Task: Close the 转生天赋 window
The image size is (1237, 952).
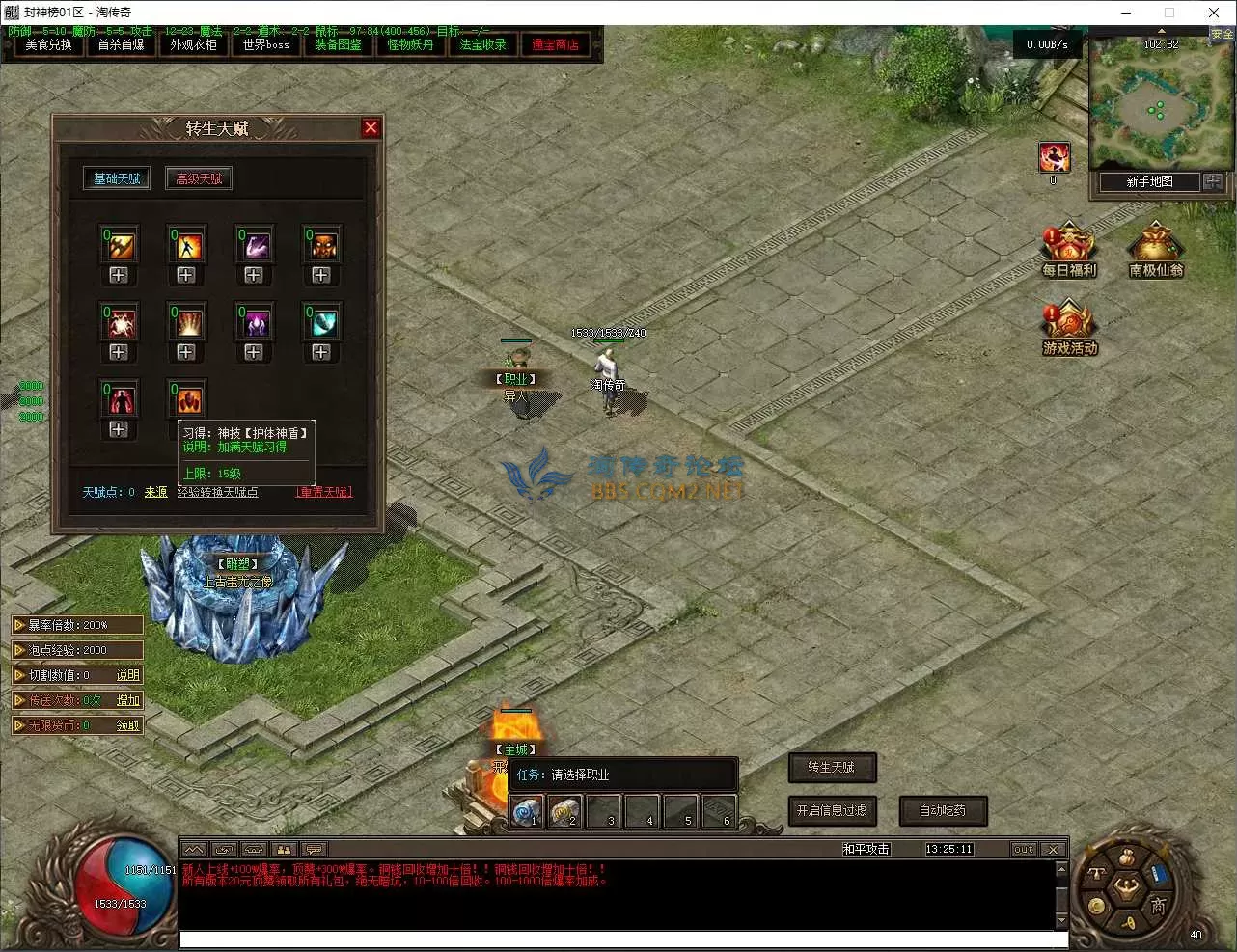Action: 371,128
